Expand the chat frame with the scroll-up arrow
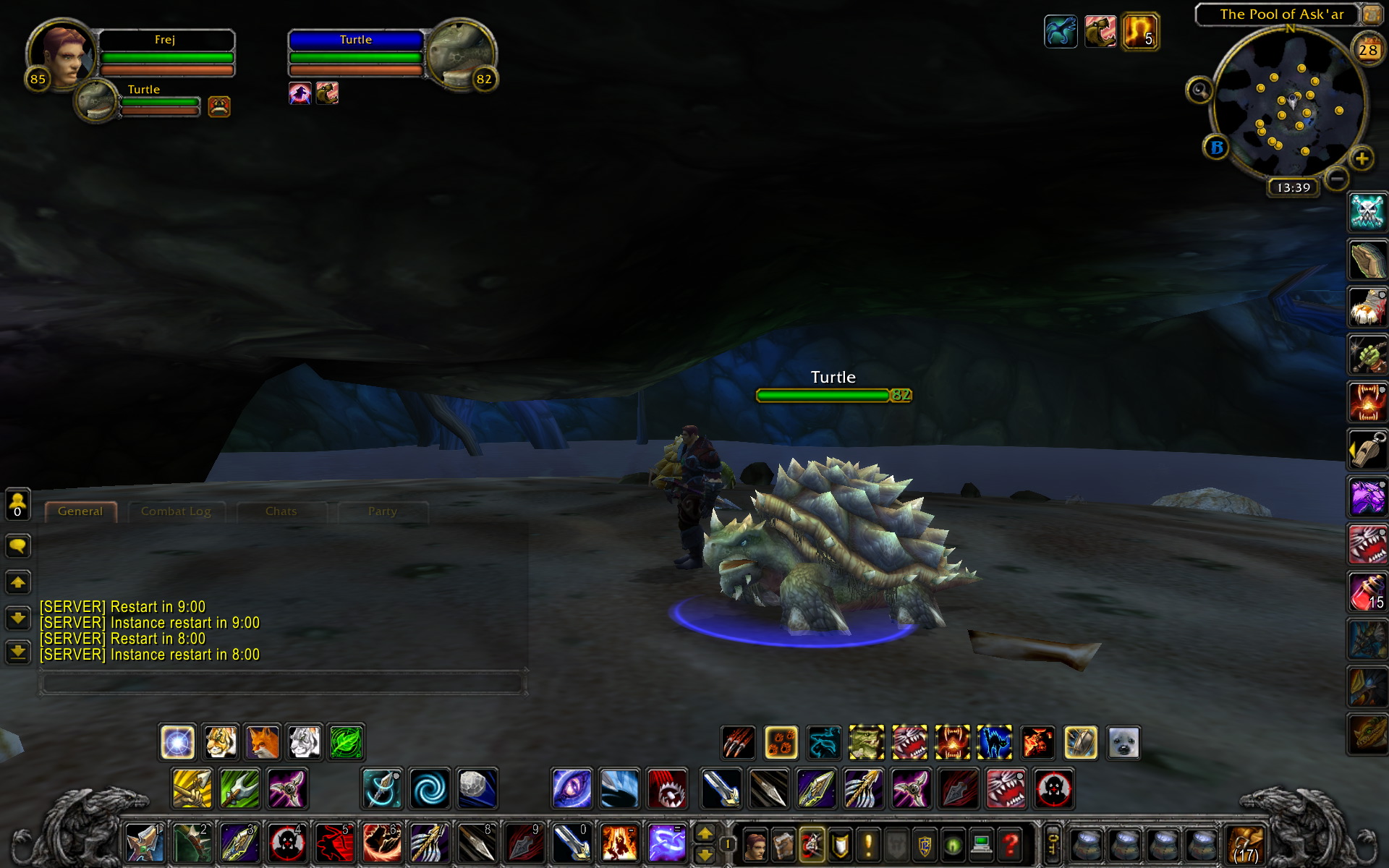The image size is (1389, 868). 17,582
